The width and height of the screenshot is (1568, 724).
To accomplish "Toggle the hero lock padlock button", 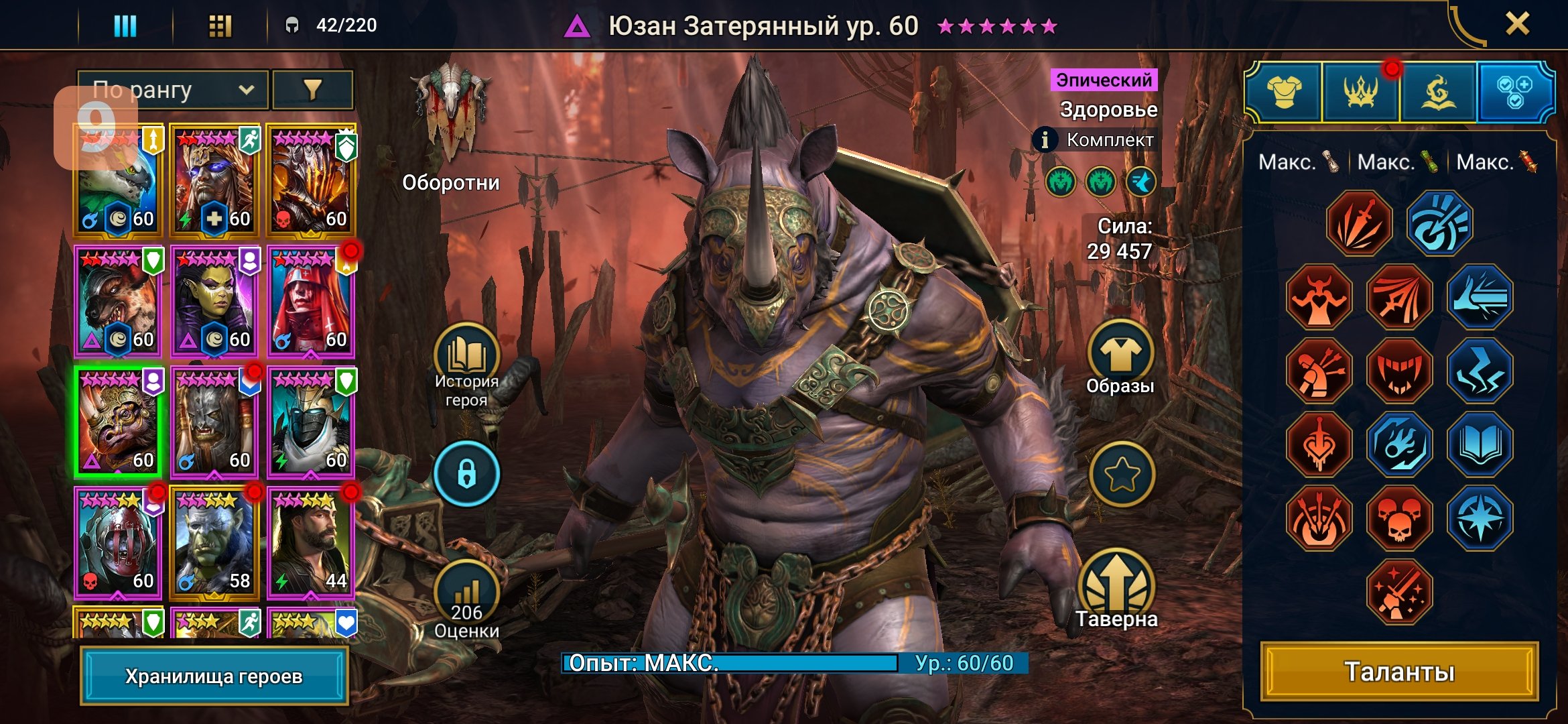I will 466,474.
